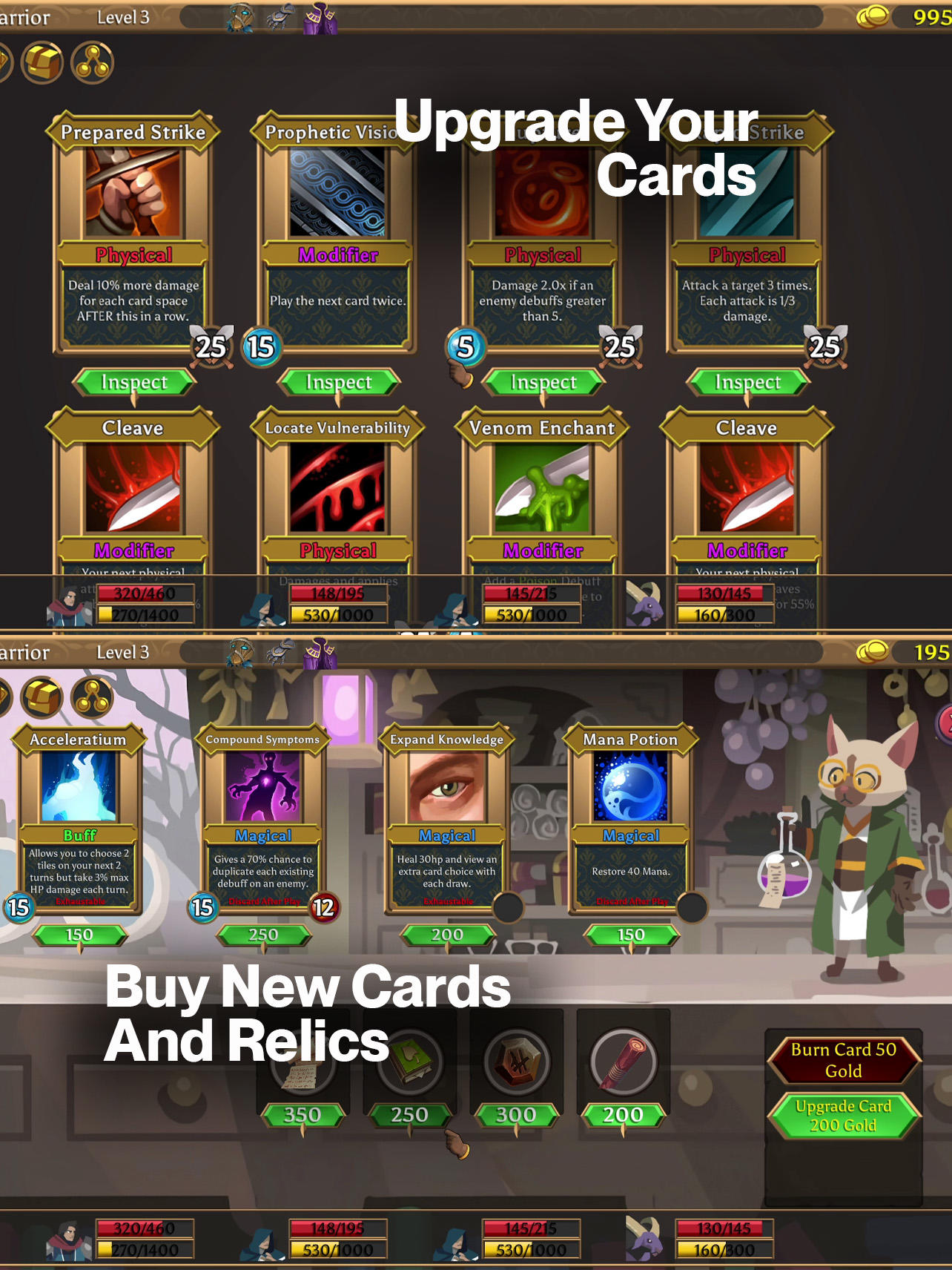This screenshot has width=952, height=1270.
Task: Select Upgrade Card 200 Gold option
Action: (844, 1115)
